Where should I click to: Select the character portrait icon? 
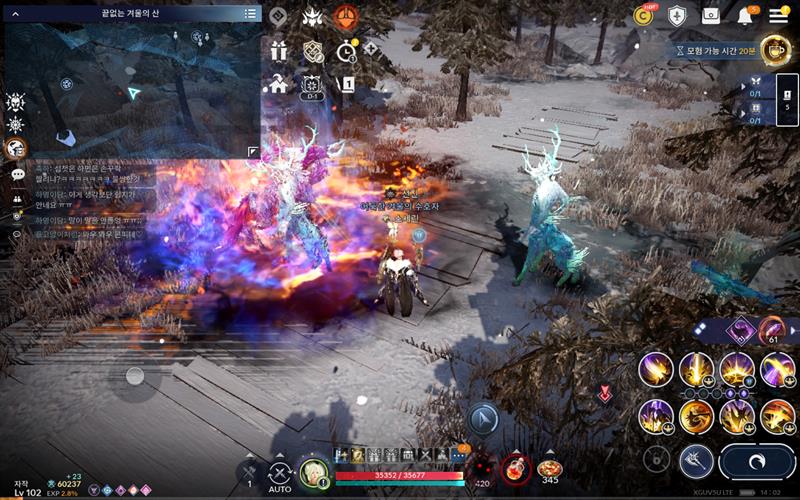(315, 470)
